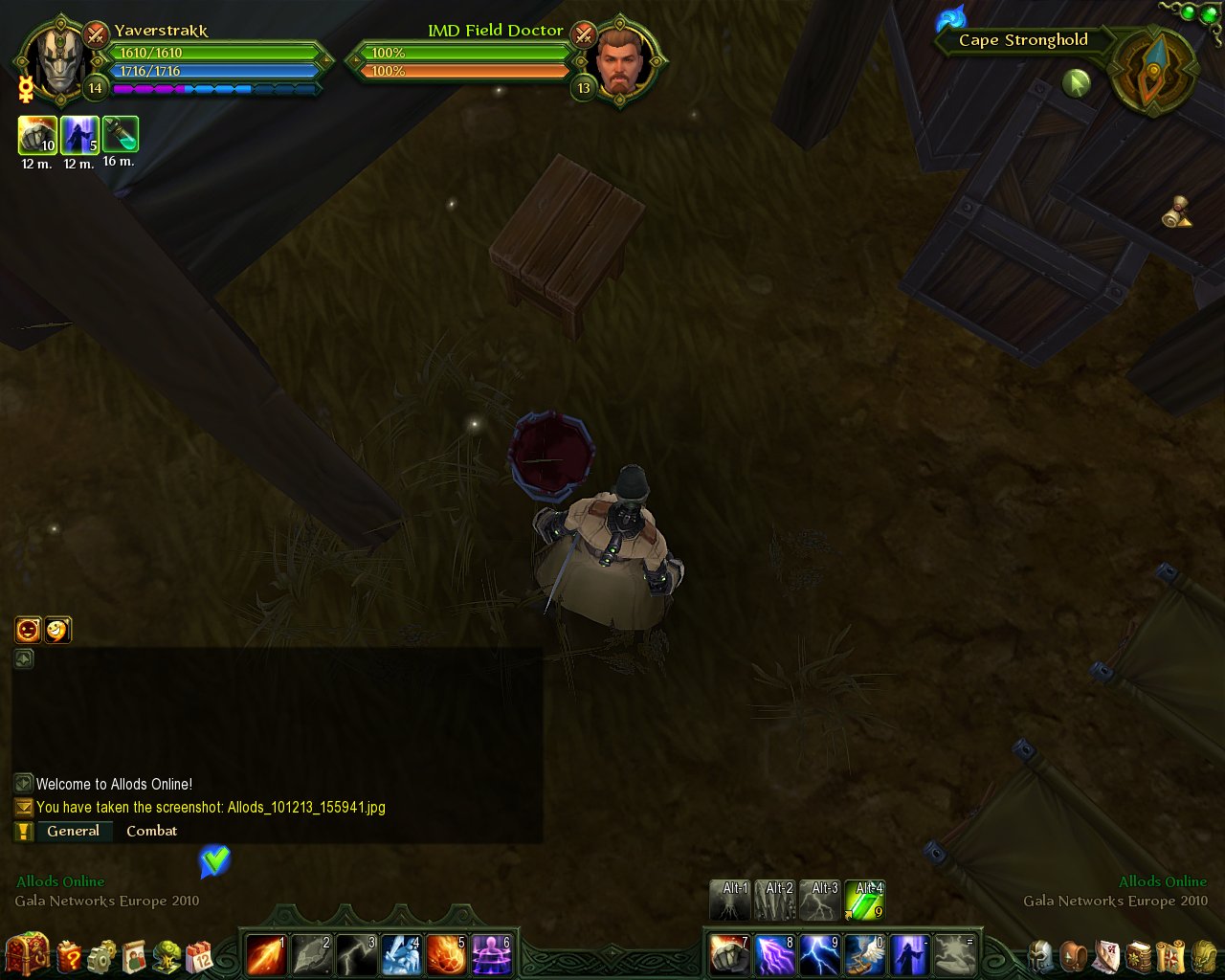
Task: Click the Cape Stronghold minimap compass
Action: (1152, 70)
